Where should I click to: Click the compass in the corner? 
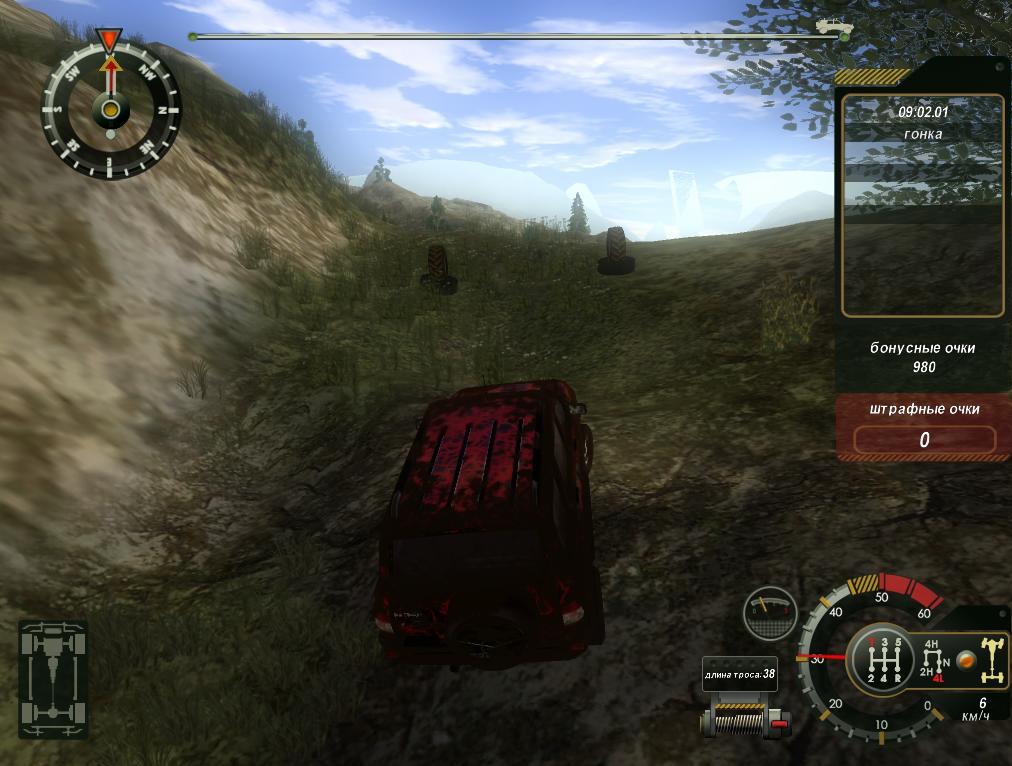[111, 107]
